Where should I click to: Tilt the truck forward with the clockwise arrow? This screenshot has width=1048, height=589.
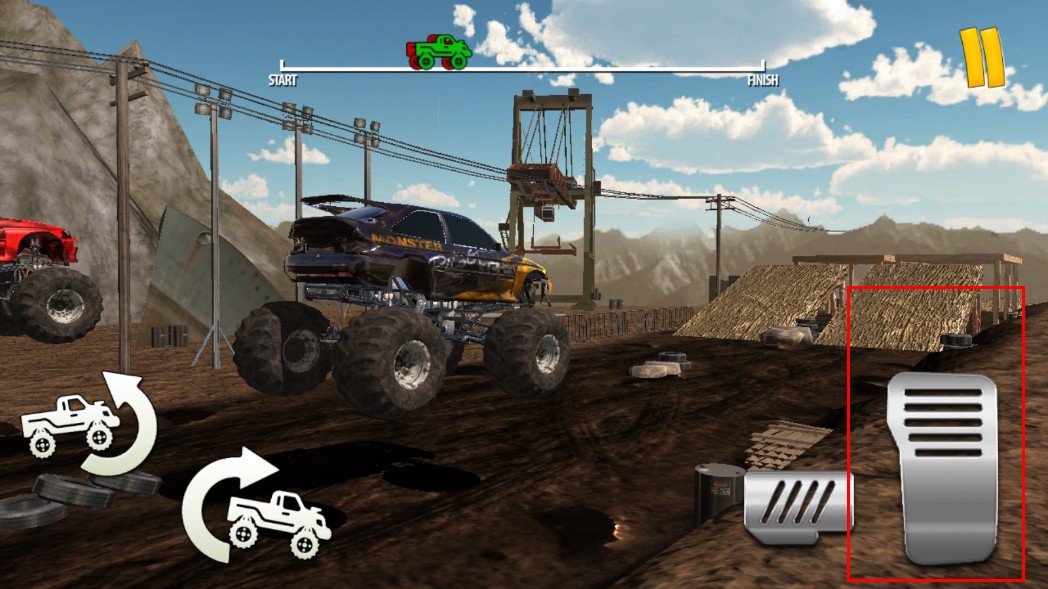[x=257, y=503]
